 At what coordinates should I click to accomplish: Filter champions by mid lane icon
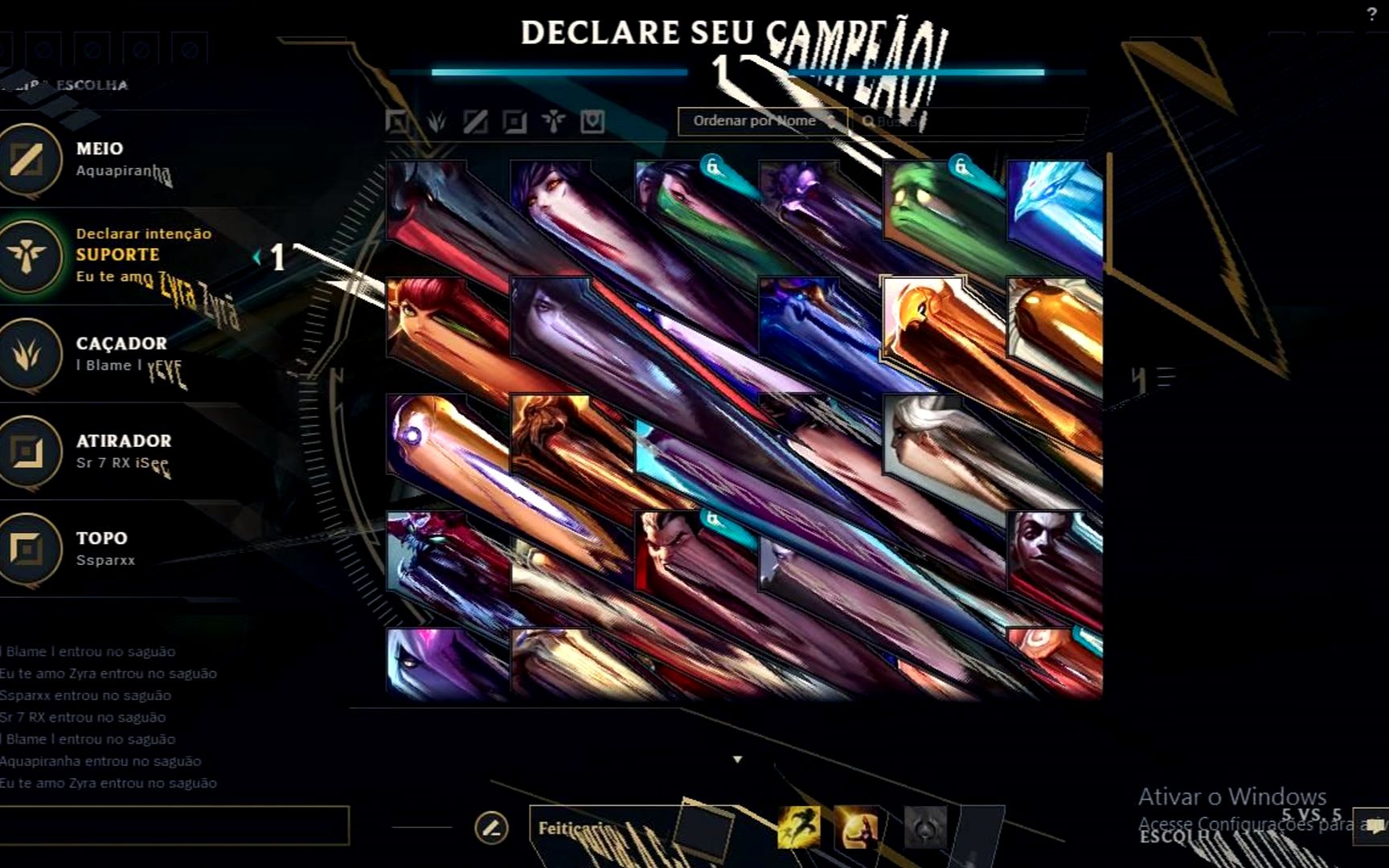475,121
